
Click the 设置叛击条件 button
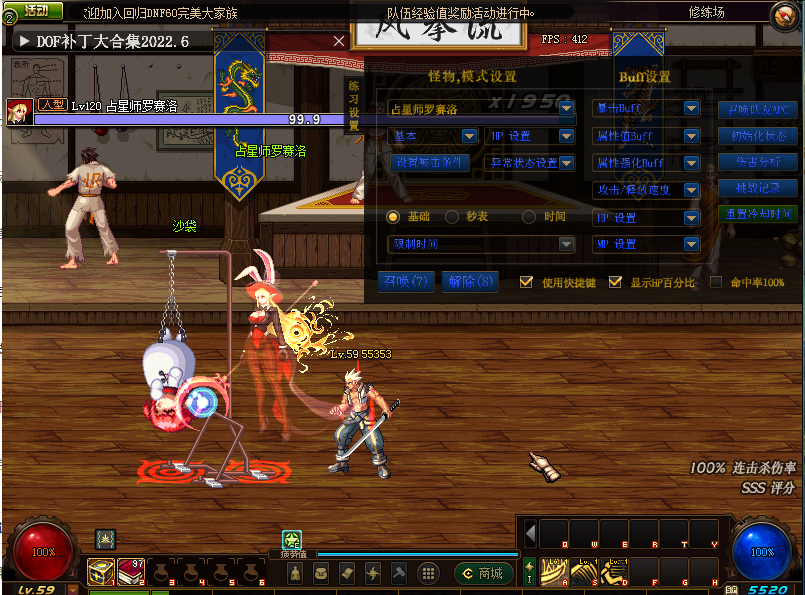coord(429,163)
